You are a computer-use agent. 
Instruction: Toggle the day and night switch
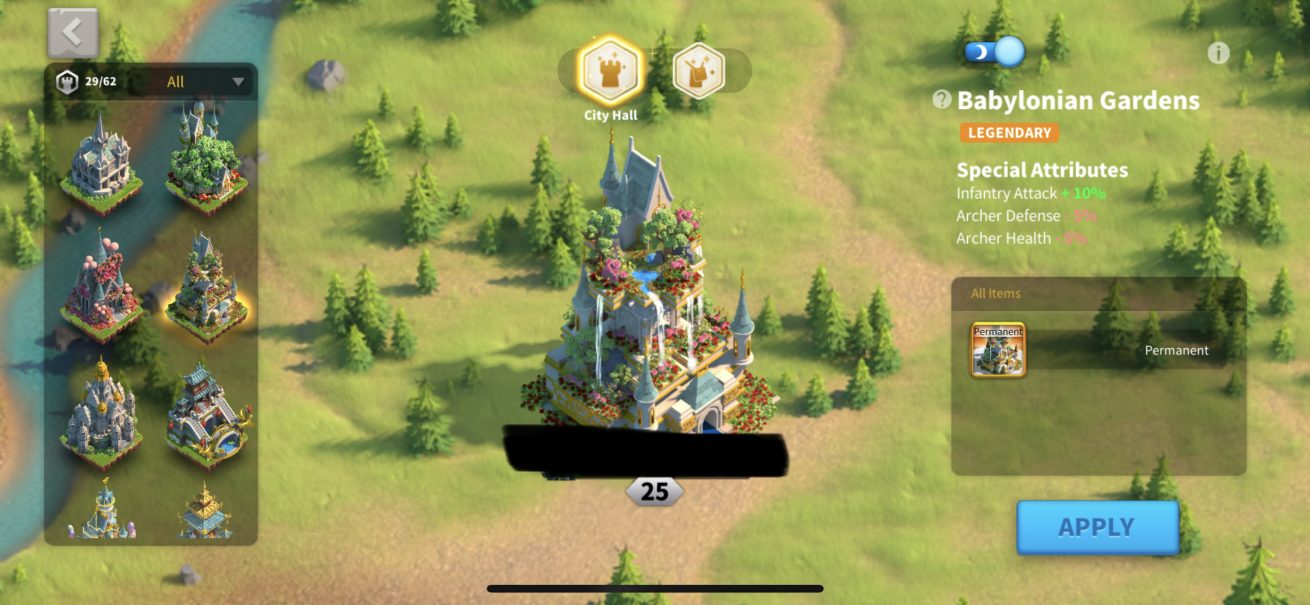995,52
